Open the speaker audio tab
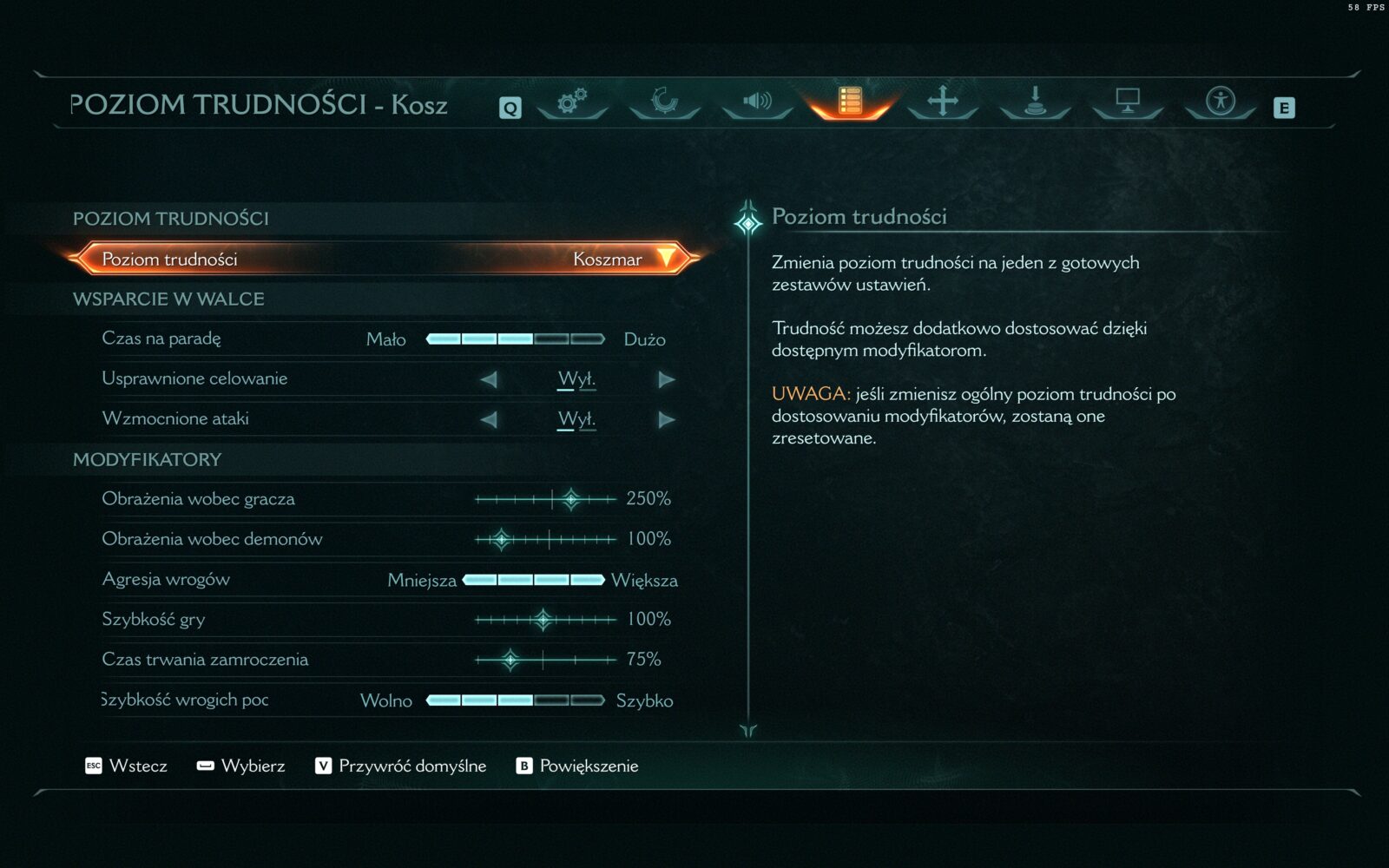 pos(757,102)
